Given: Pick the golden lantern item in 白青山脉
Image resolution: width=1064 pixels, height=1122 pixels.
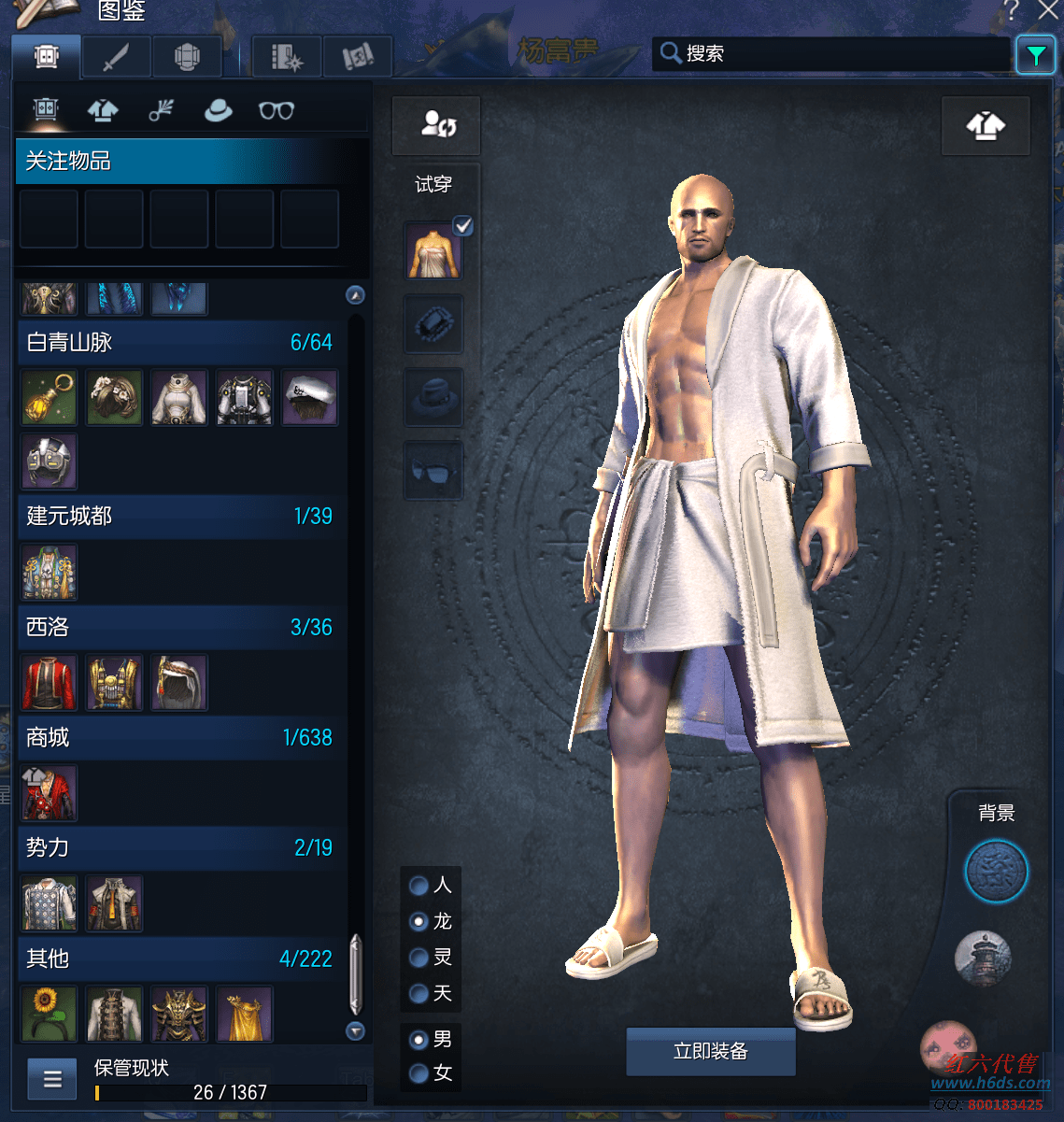Looking at the screenshot, I should pos(49,397).
